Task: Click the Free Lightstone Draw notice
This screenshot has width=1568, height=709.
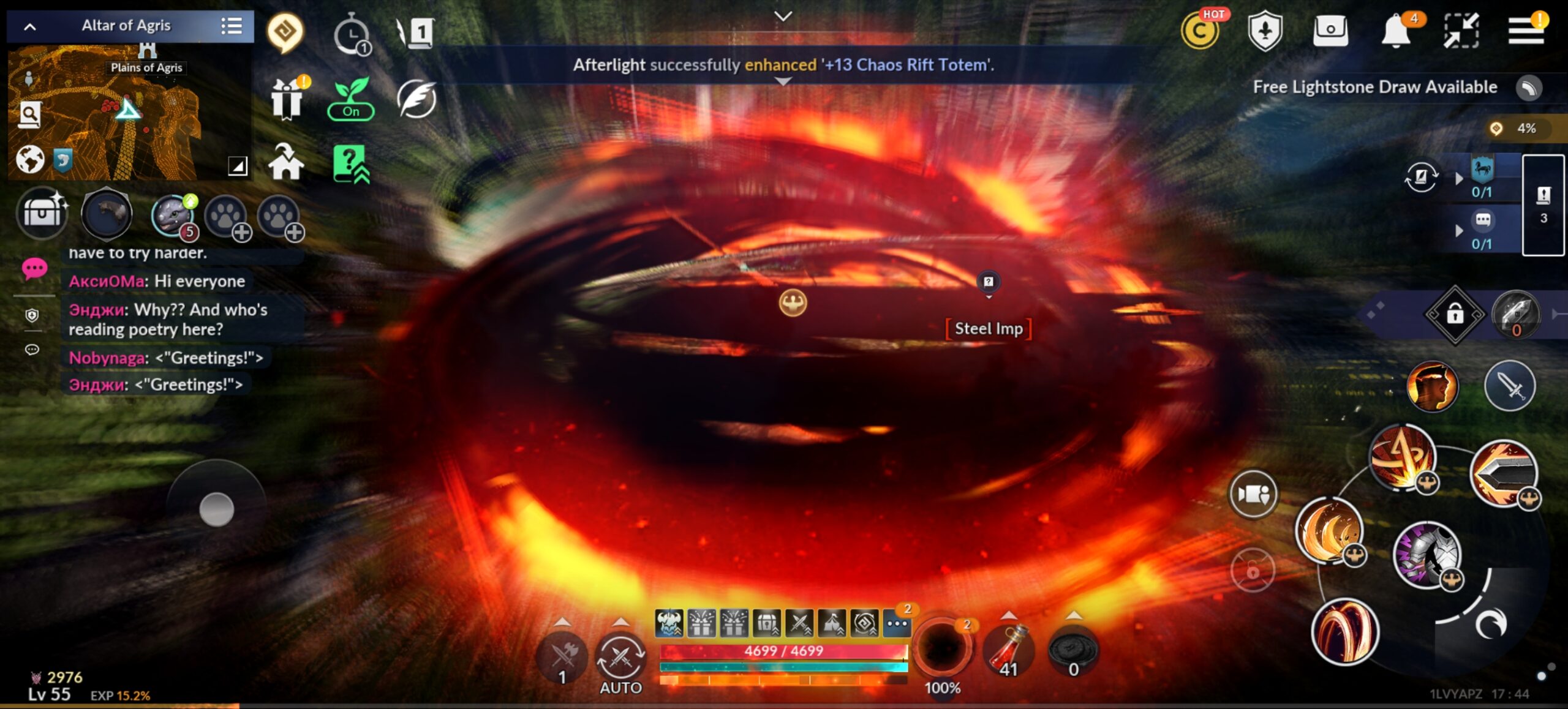Action: 1374,88
